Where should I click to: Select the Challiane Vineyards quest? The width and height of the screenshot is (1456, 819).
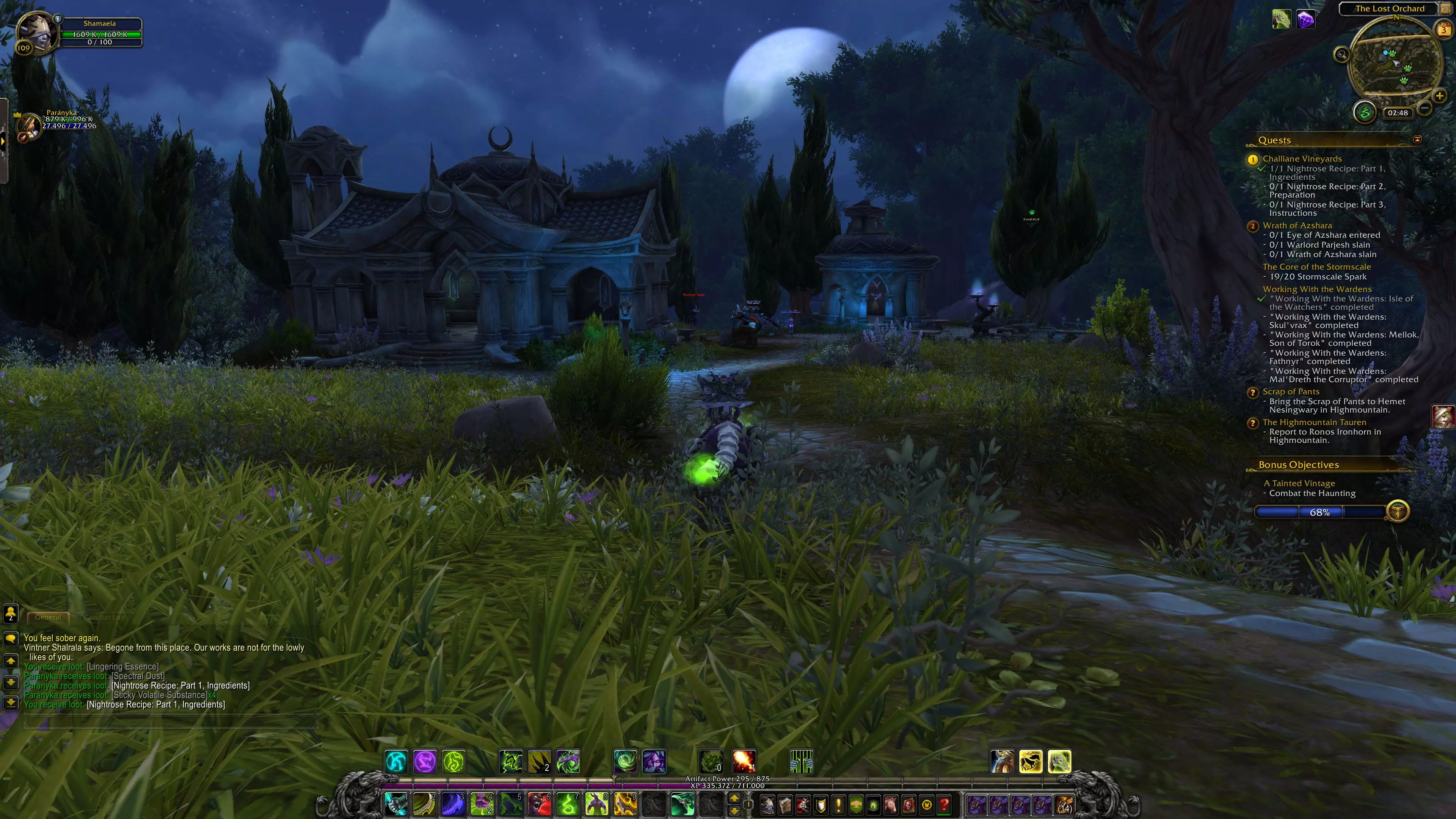pos(1302,159)
